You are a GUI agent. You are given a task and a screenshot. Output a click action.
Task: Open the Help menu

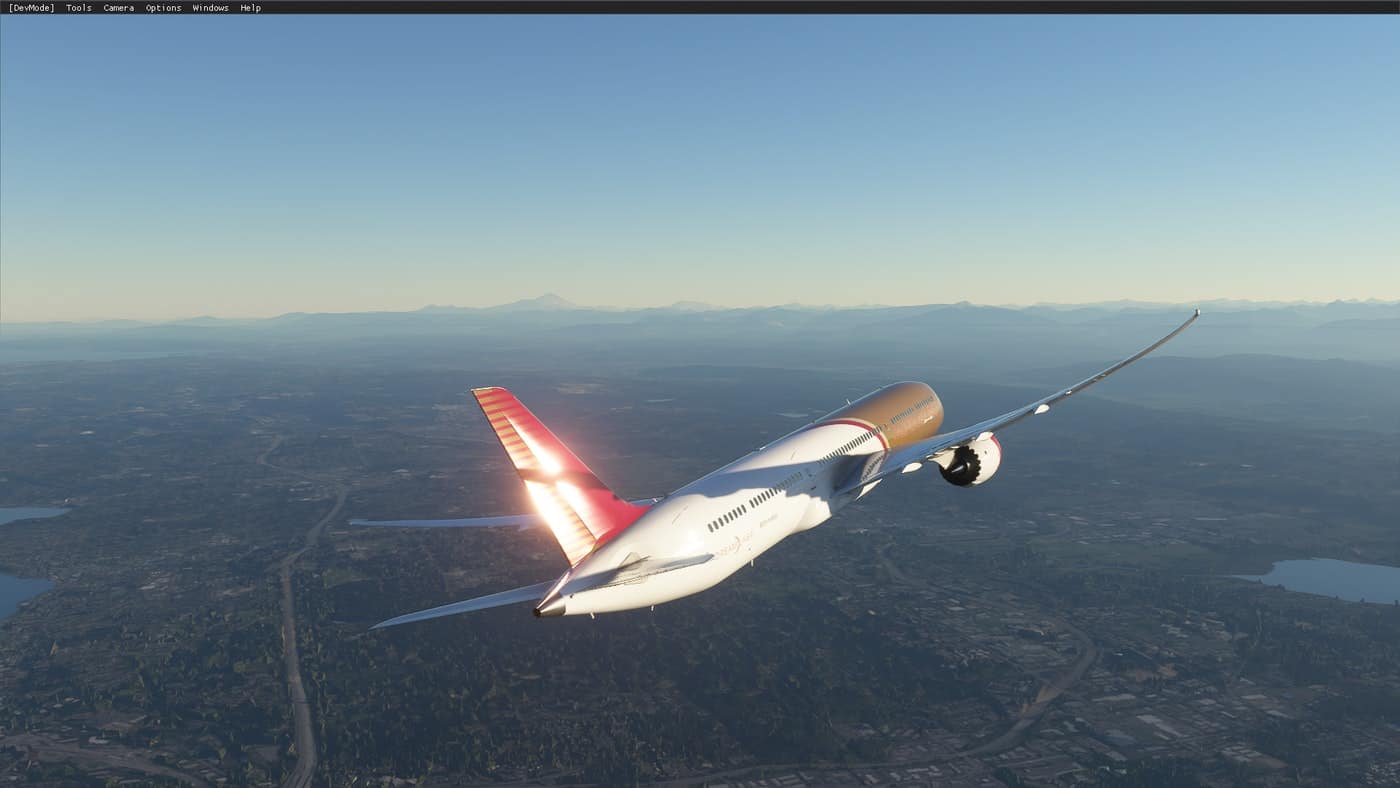click(250, 8)
